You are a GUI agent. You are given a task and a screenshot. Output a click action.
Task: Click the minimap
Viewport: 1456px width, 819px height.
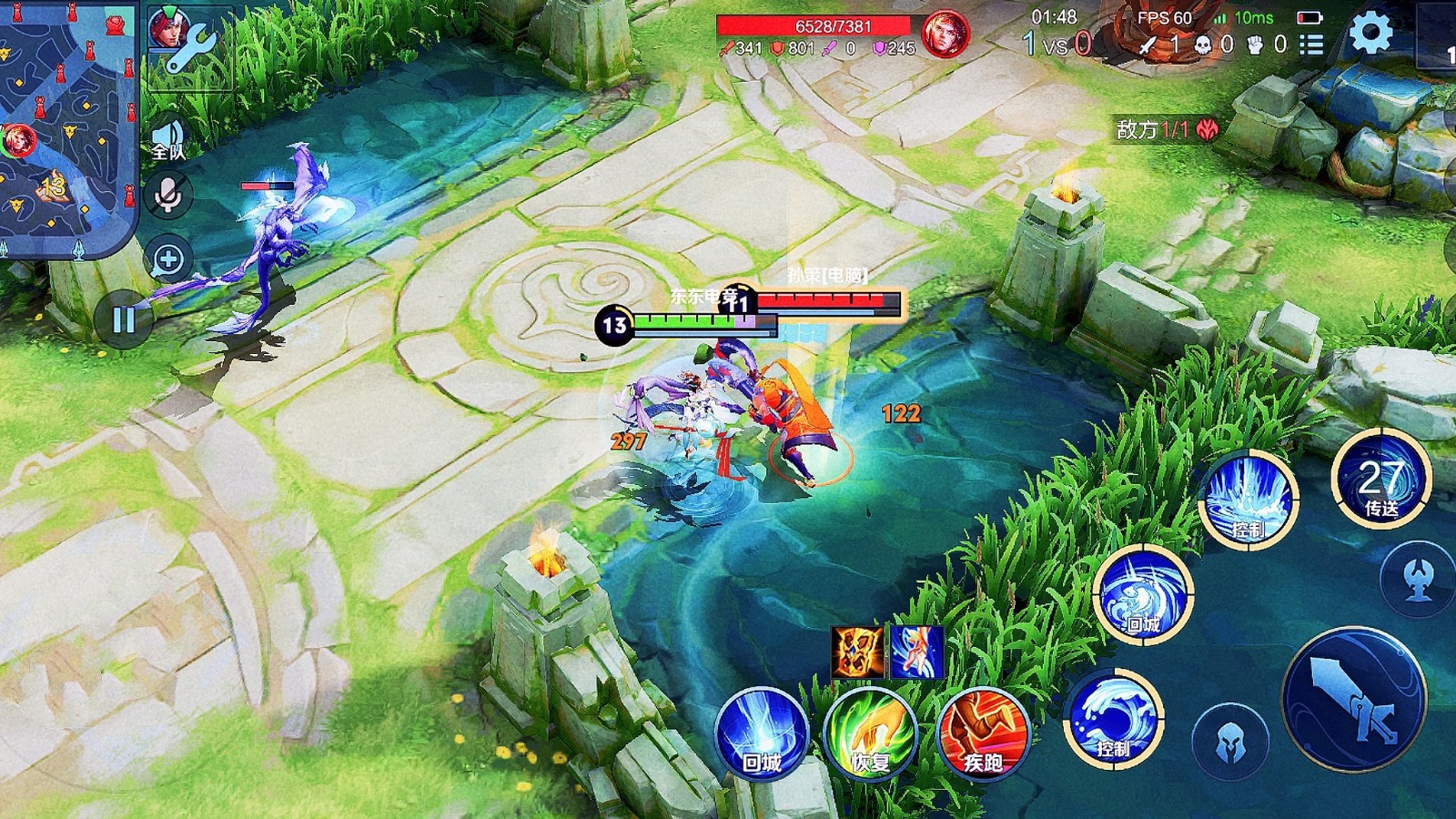(x=66, y=127)
